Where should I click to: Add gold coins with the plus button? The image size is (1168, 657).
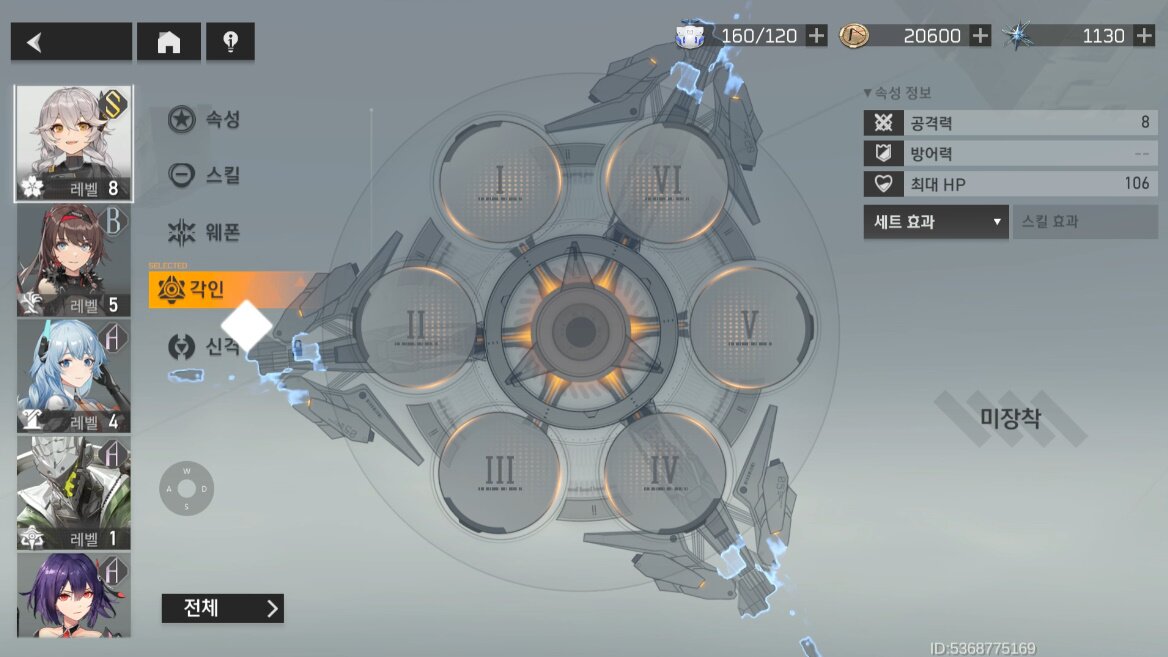pyautogui.click(x=980, y=36)
